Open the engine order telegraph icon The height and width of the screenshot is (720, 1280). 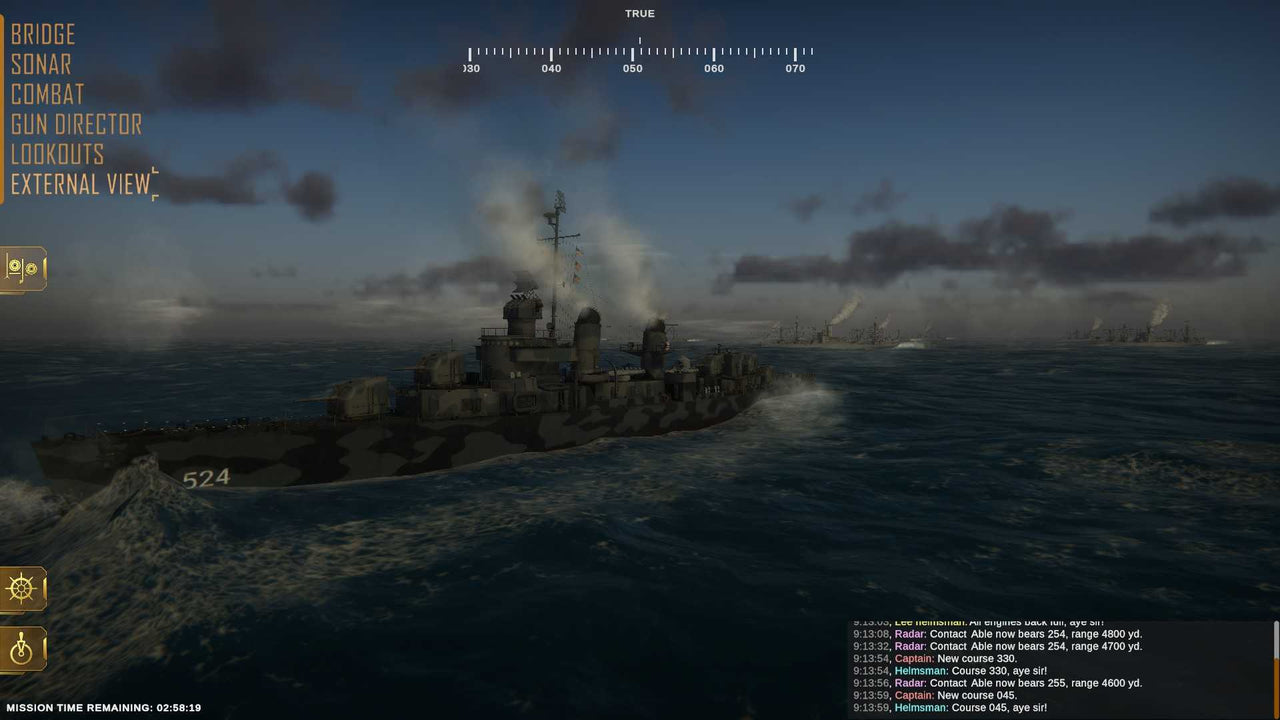(22, 649)
